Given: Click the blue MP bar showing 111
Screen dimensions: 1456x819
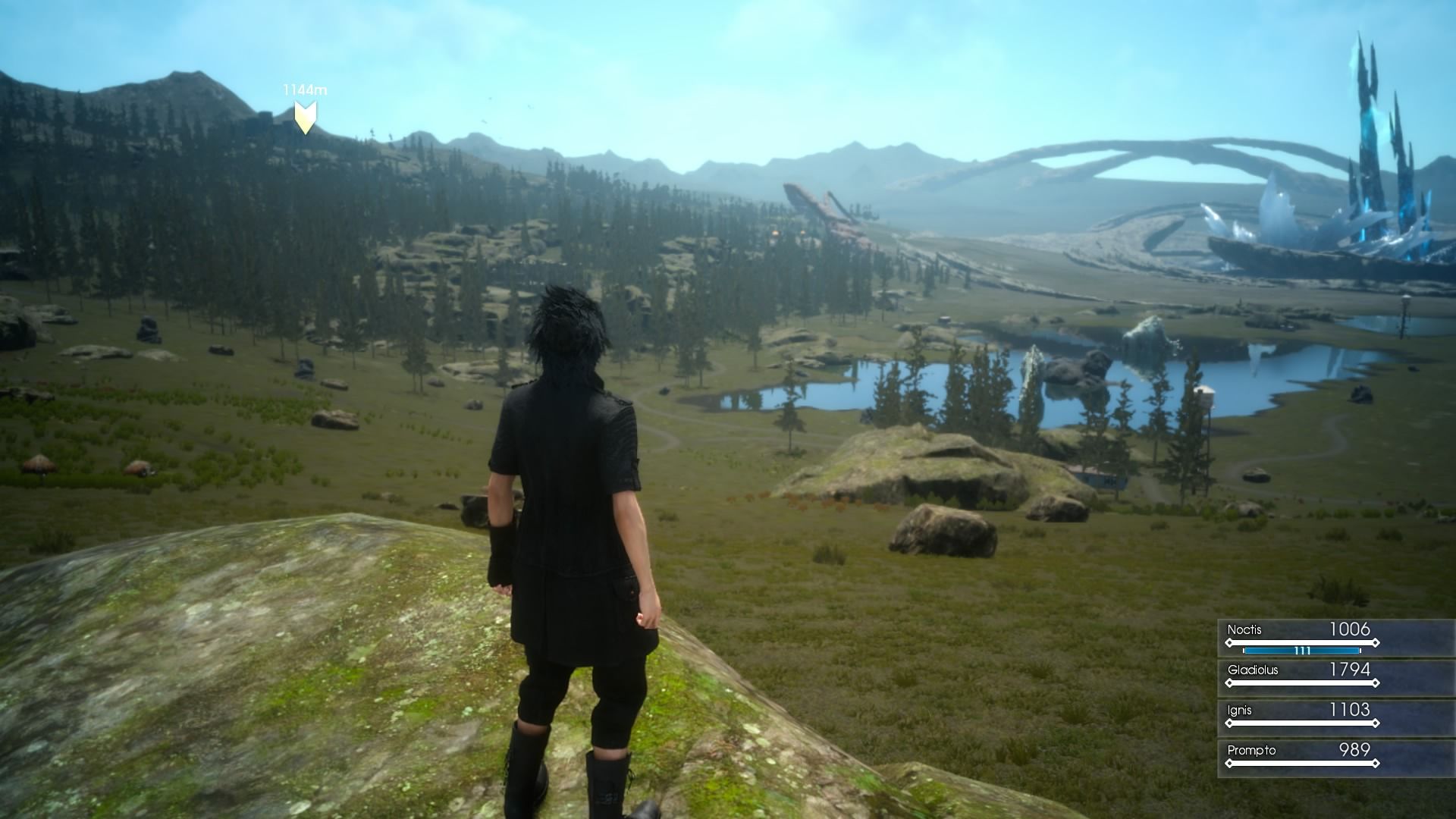Looking at the screenshot, I should tap(1302, 651).
